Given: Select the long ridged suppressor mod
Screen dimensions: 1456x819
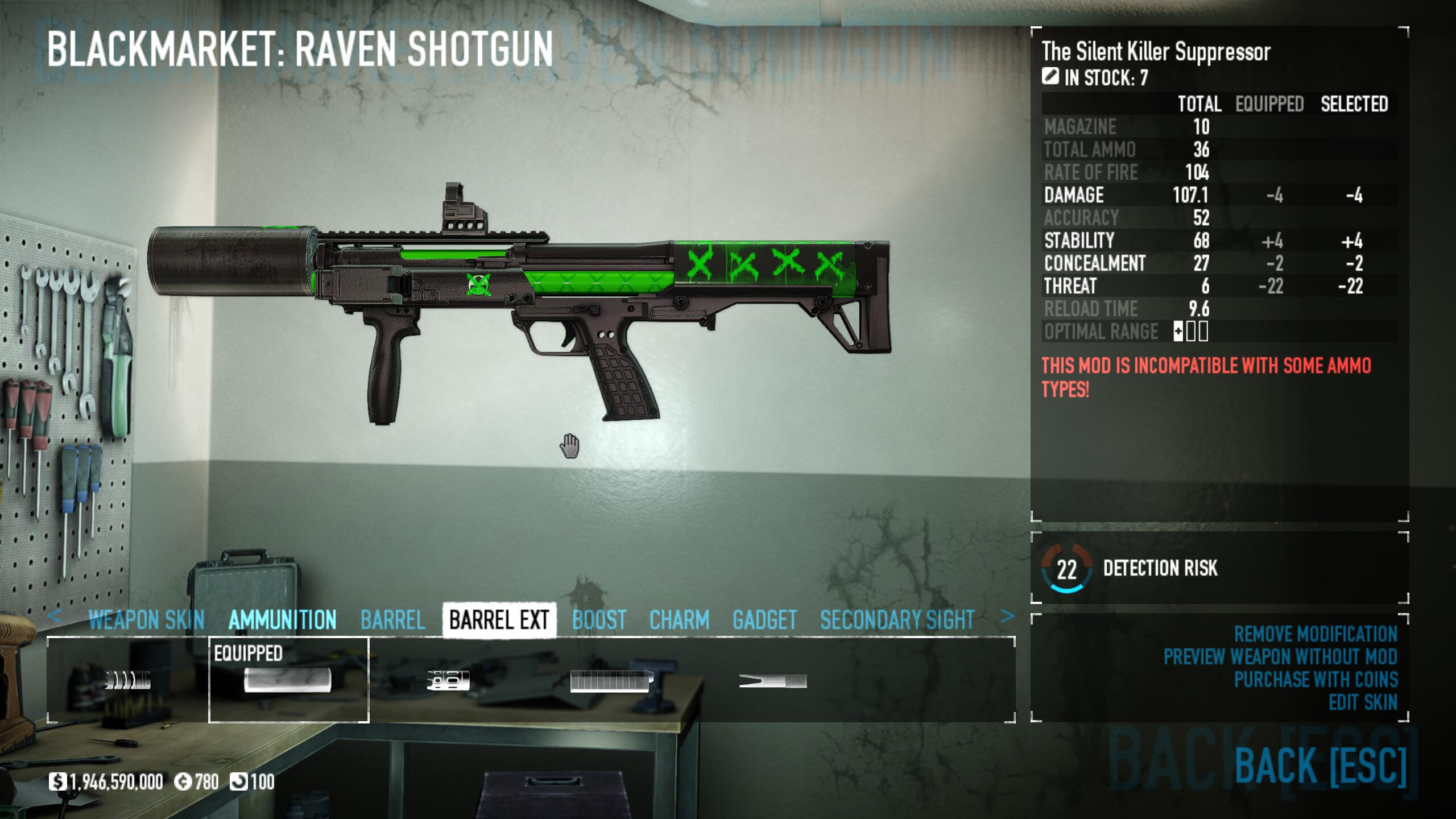Looking at the screenshot, I should tap(611, 680).
